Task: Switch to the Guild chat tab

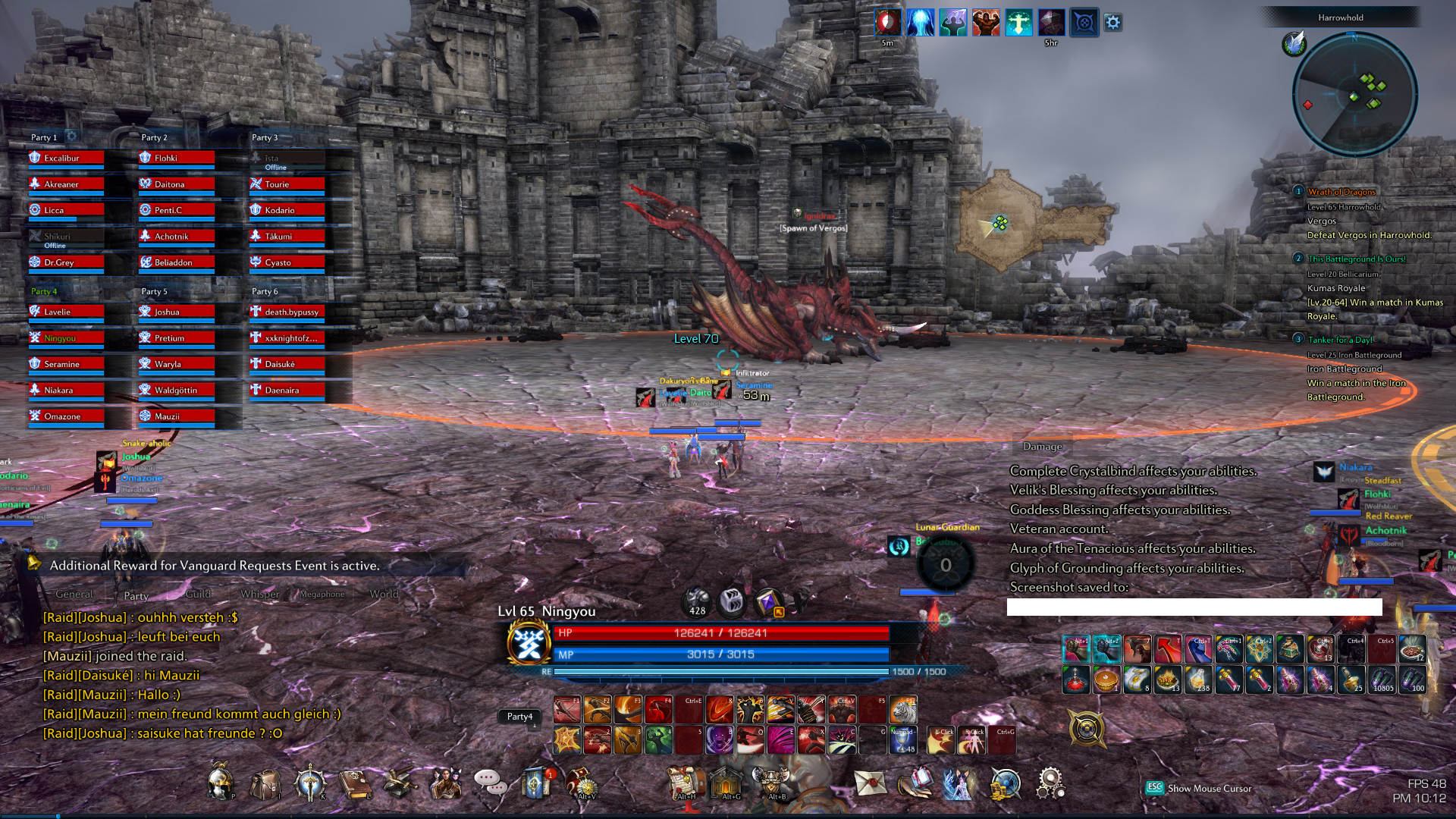Action: click(x=198, y=594)
